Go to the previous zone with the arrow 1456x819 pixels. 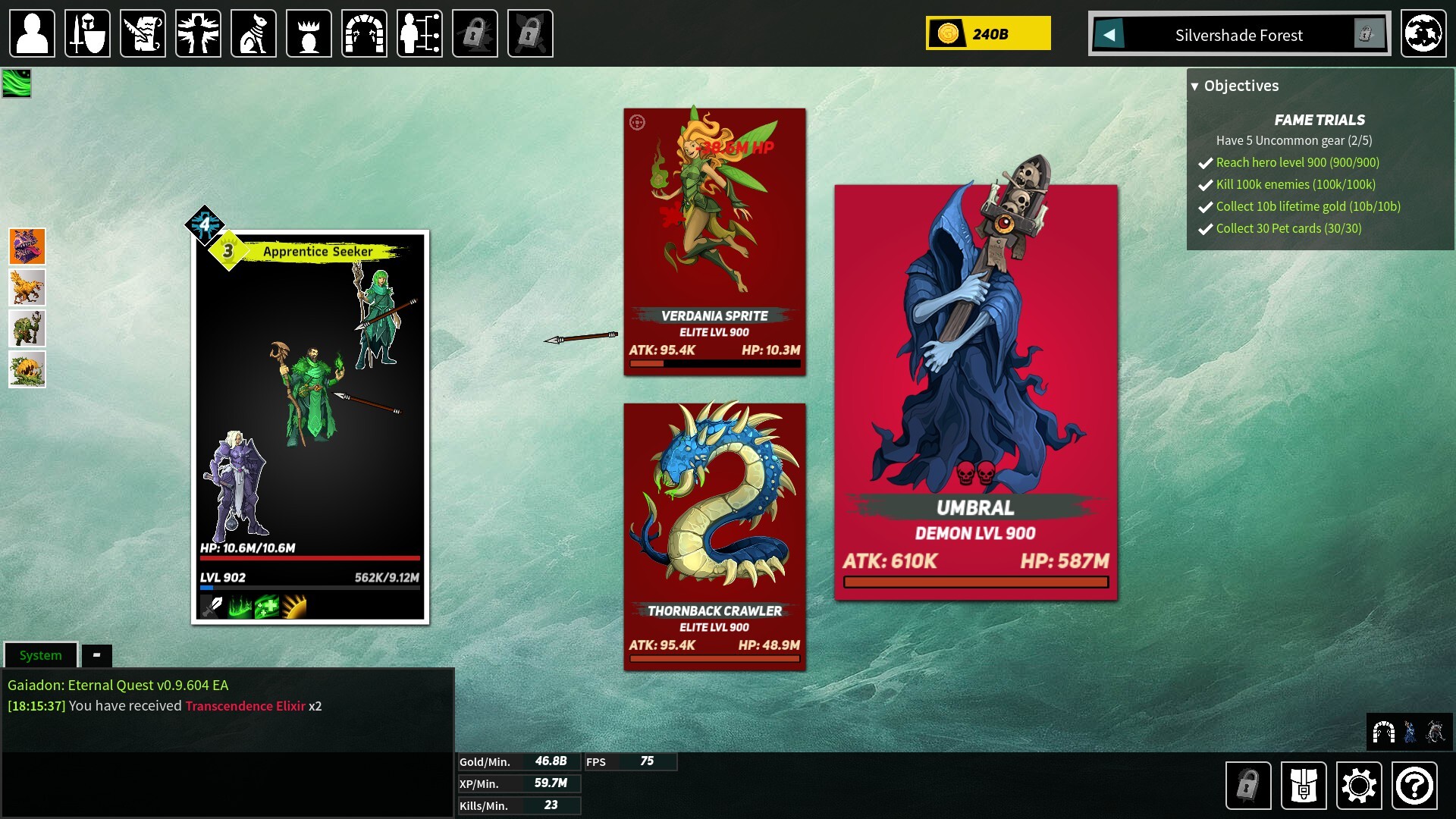(1109, 34)
